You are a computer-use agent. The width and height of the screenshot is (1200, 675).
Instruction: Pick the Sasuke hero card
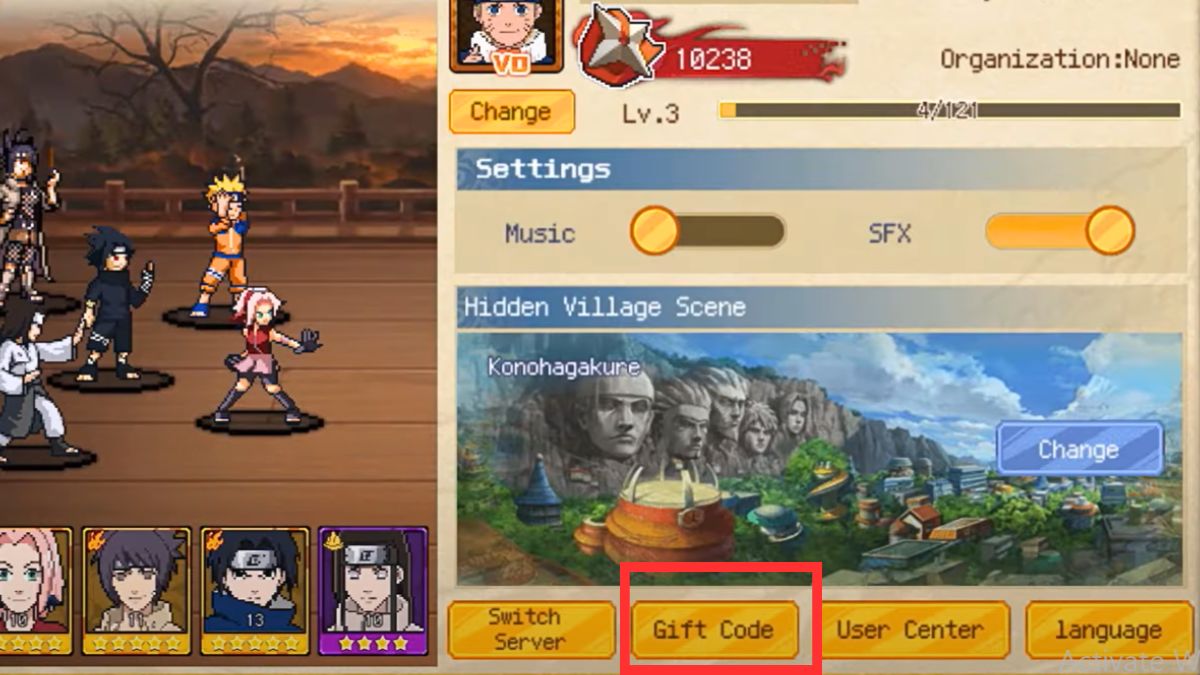pyautogui.click(x=254, y=590)
